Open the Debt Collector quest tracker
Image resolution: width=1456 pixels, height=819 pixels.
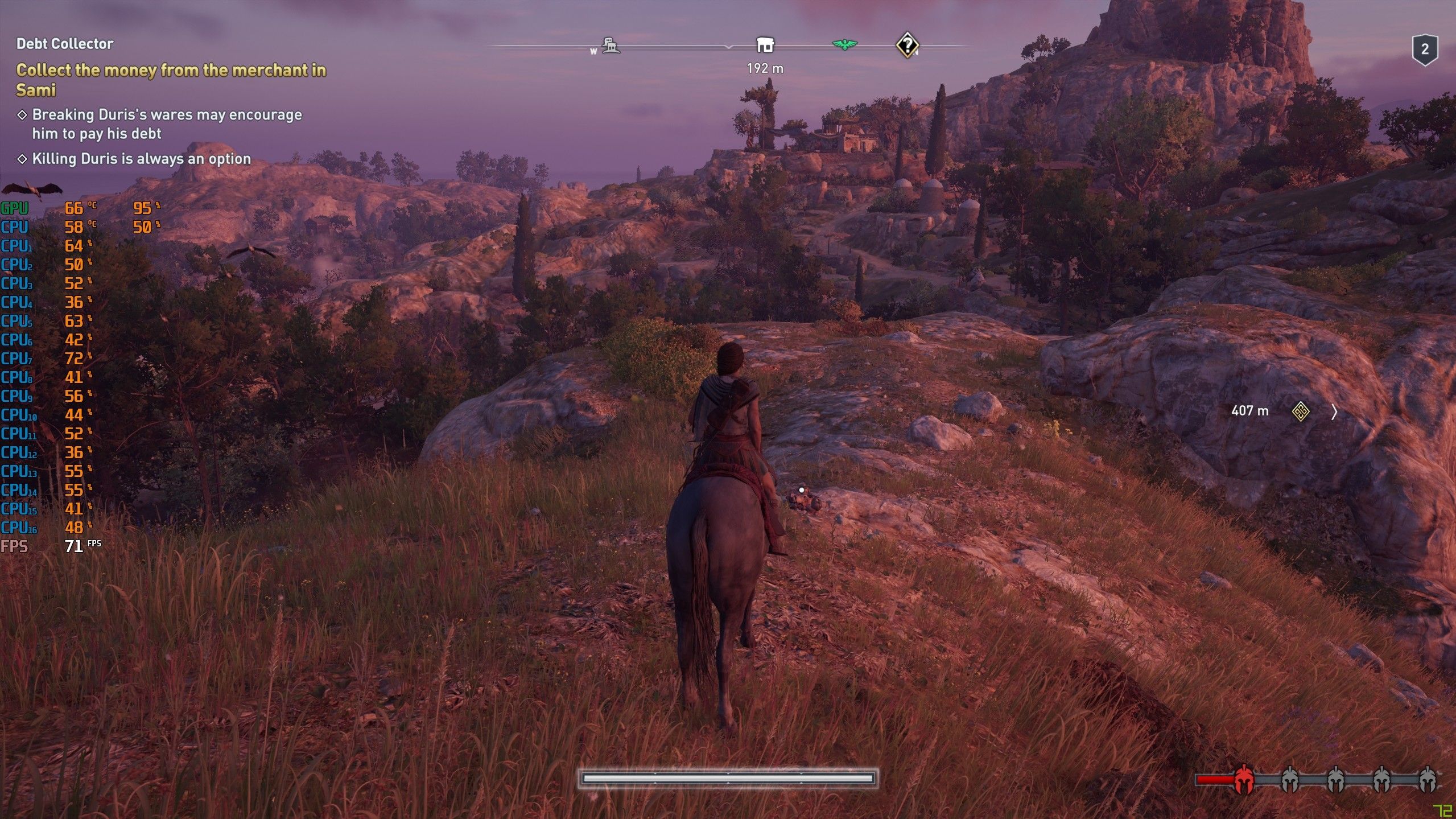[65, 44]
